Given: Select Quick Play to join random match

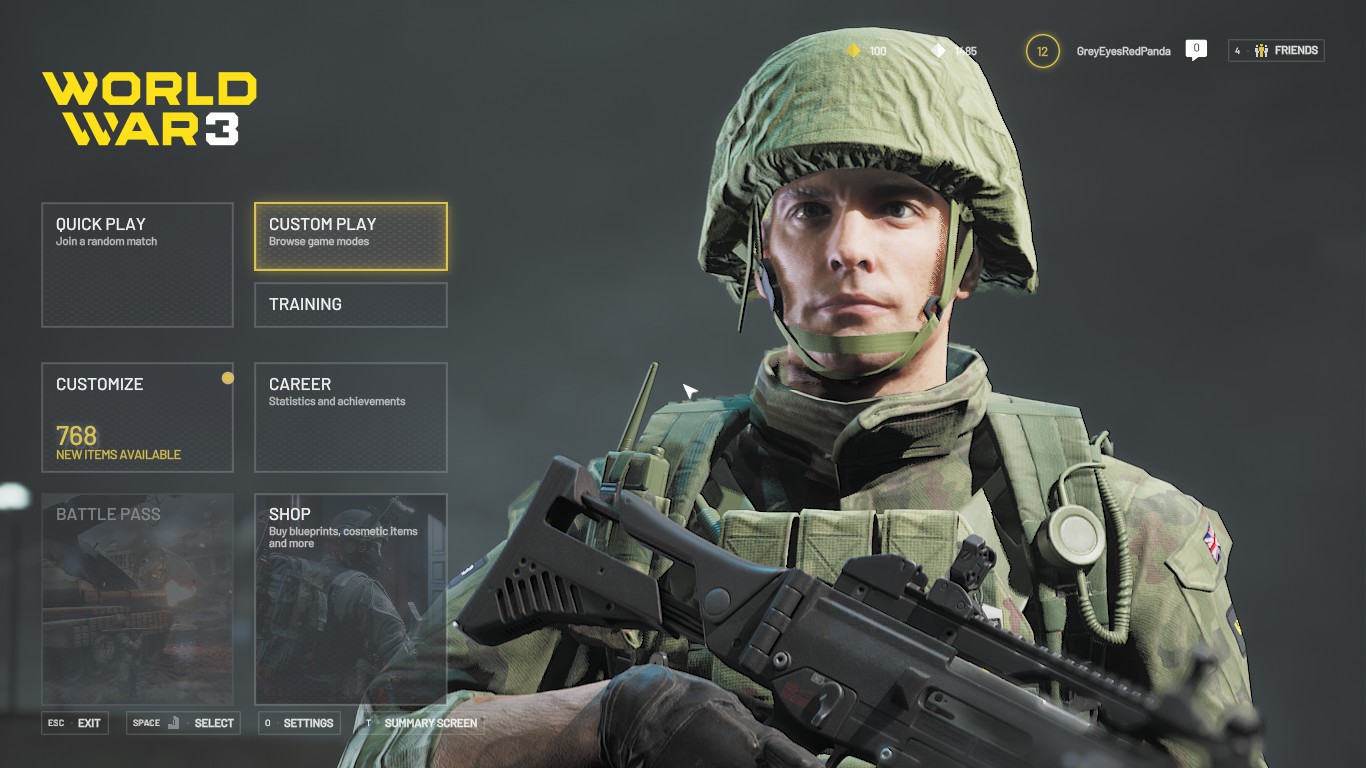Looking at the screenshot, I should [137, 264].
